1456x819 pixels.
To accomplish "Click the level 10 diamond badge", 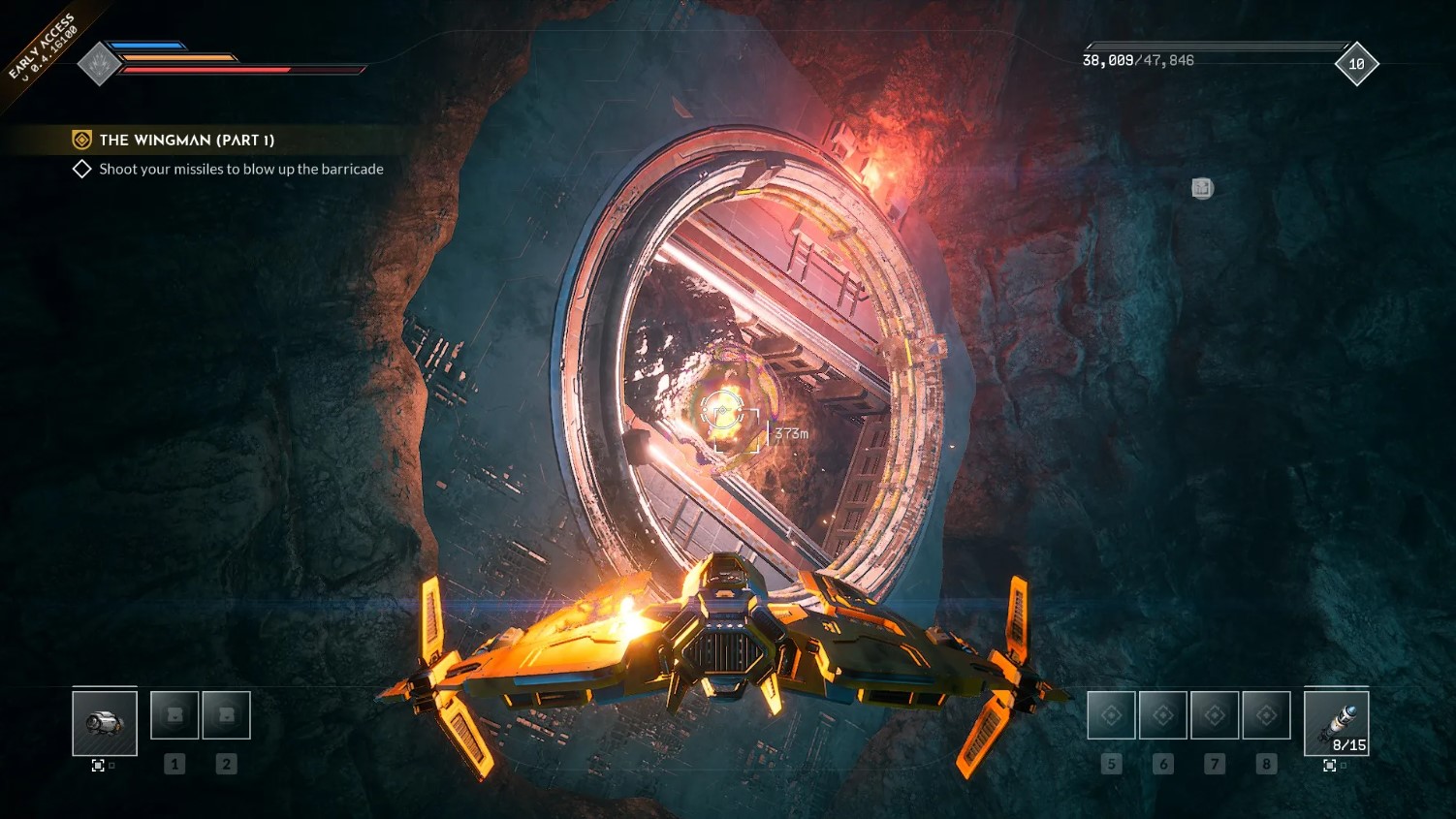I will 1356,64.
